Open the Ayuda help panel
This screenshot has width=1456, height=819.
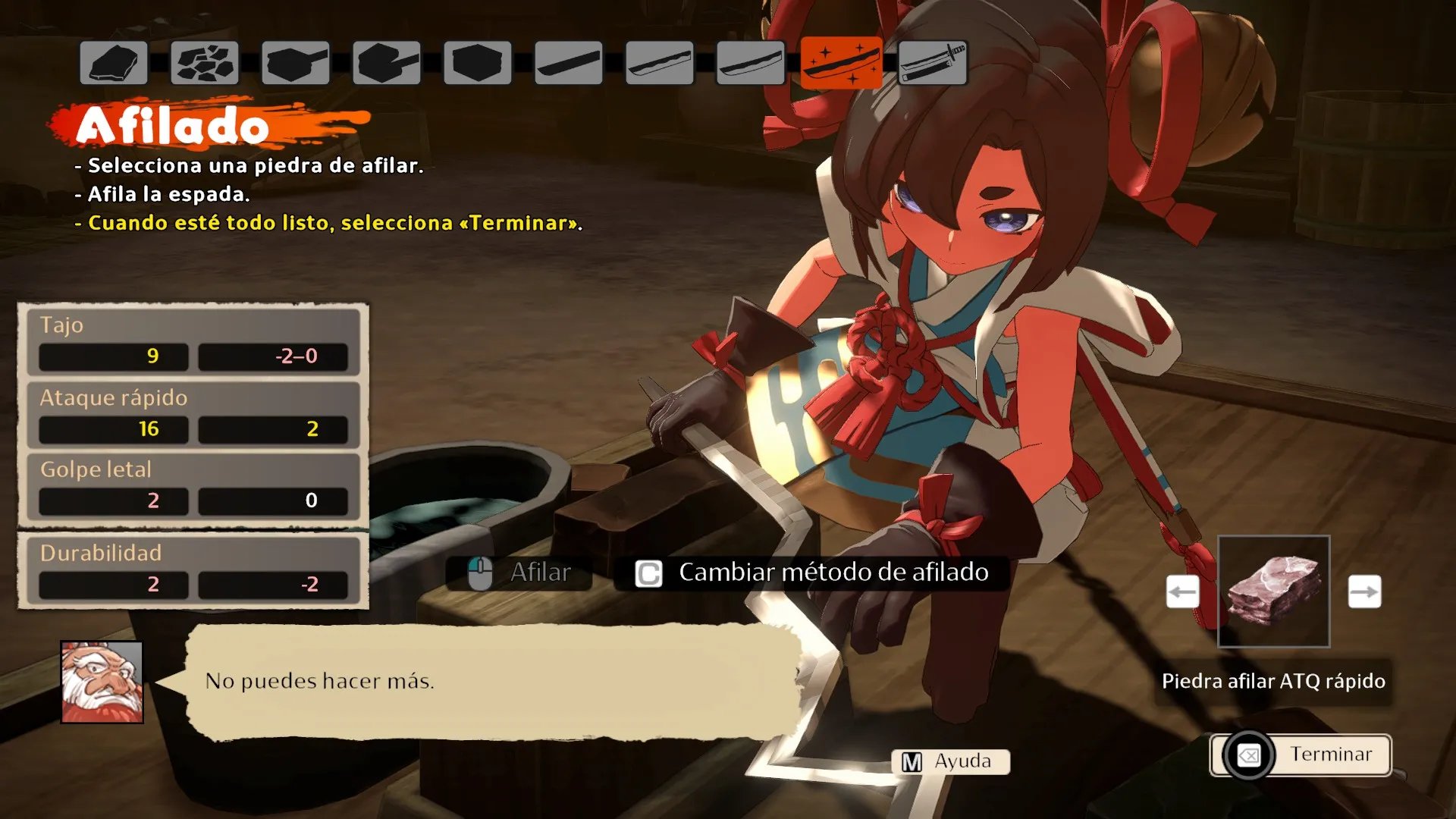tap(951, 761)
